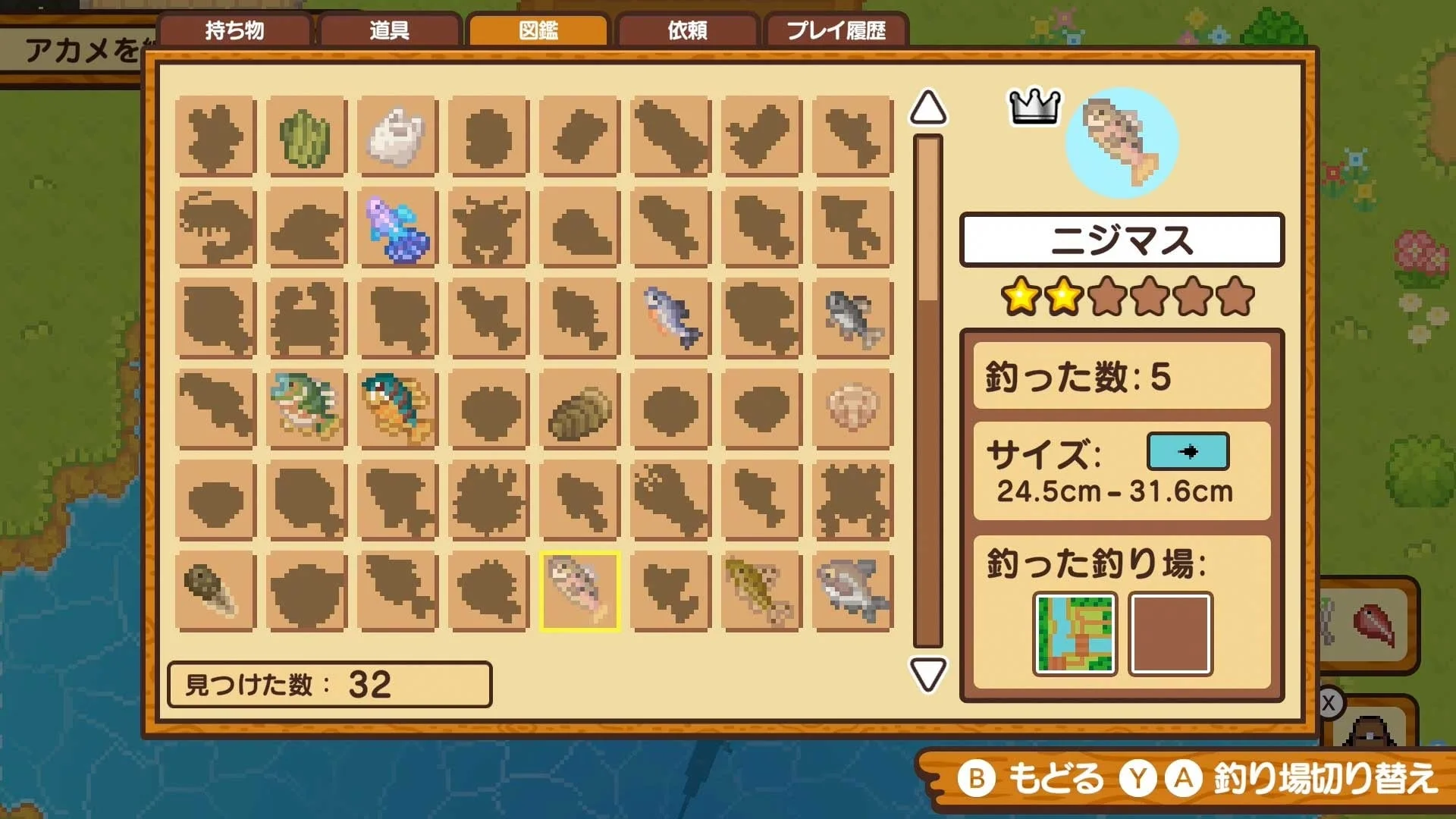Select the orange striped fish next to the bass

[398, 409]
